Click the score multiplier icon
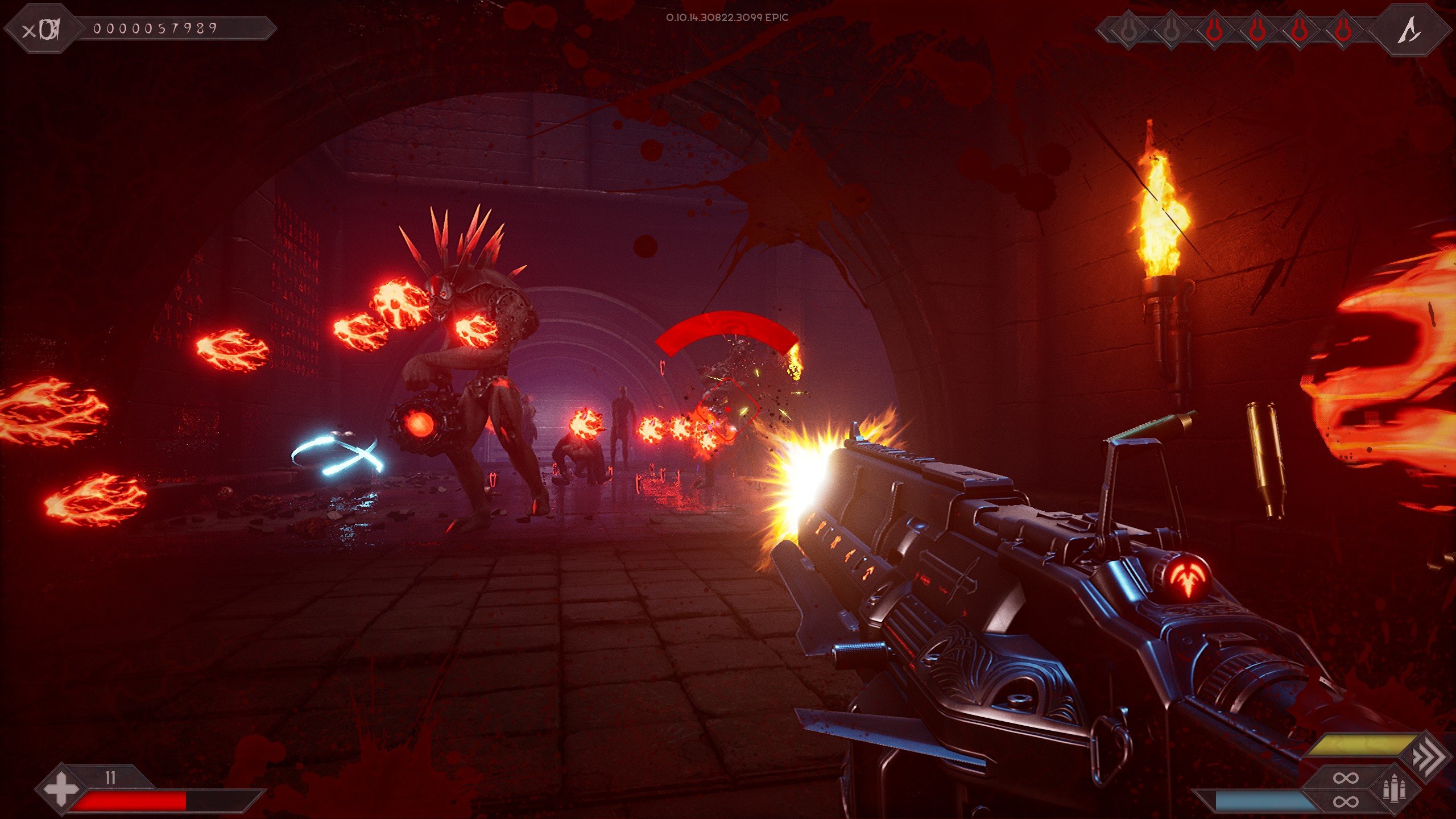This screenshot has height=819, width=1456. (x=42, y=30)
